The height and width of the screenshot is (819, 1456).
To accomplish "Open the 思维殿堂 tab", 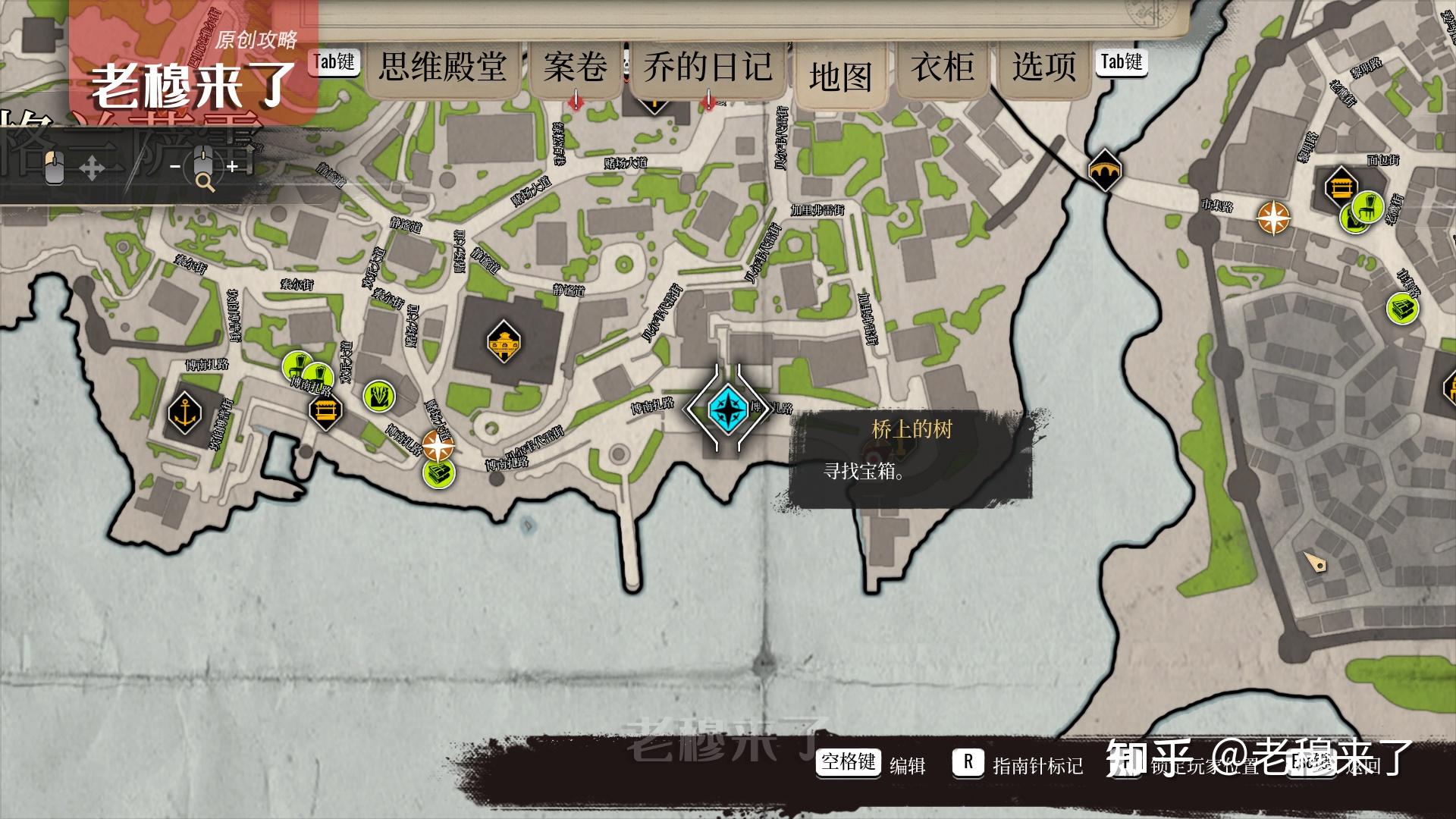I will [x=443, y=67].
